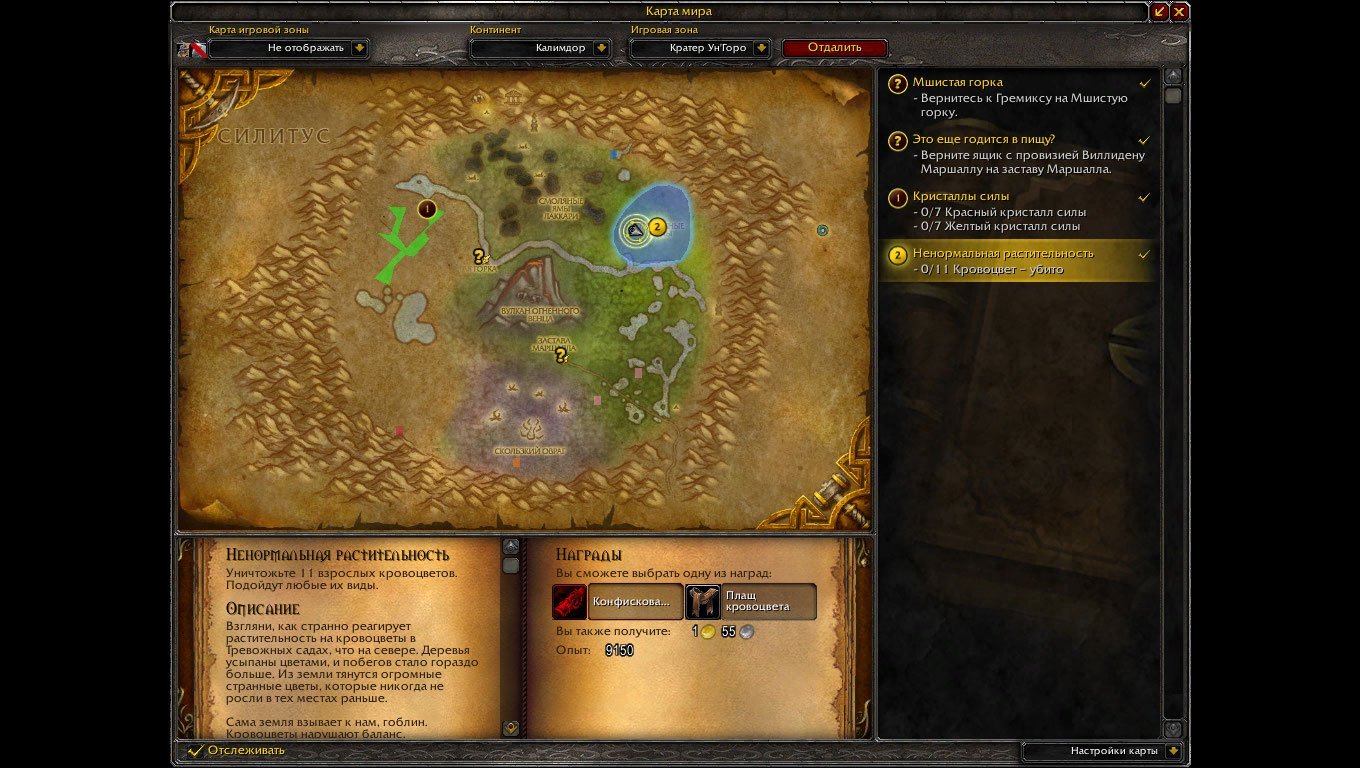Choose the Плащ кровоцвета reward

coord(703,602)
